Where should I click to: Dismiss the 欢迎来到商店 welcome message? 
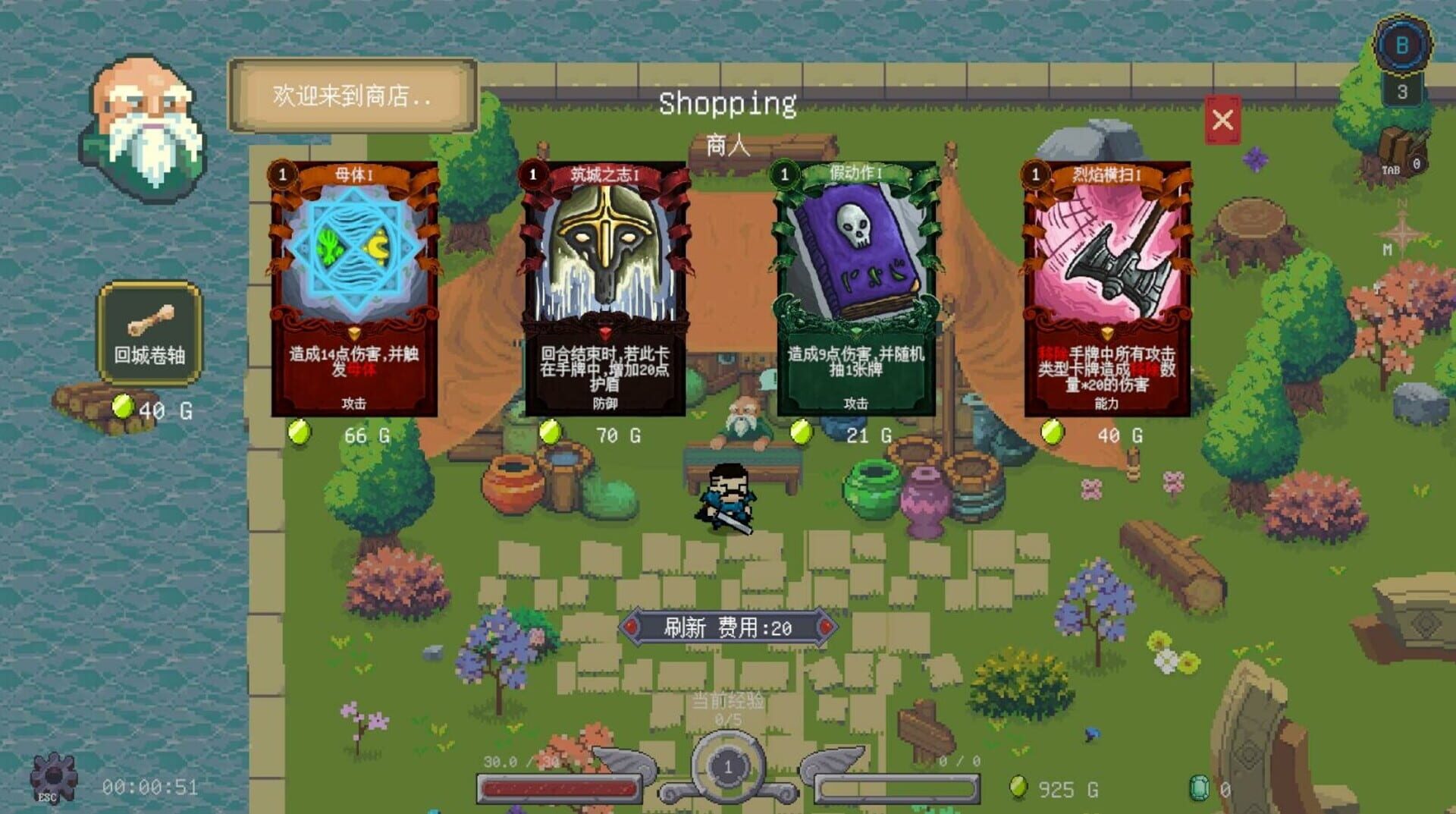click(x=349, y=96)
